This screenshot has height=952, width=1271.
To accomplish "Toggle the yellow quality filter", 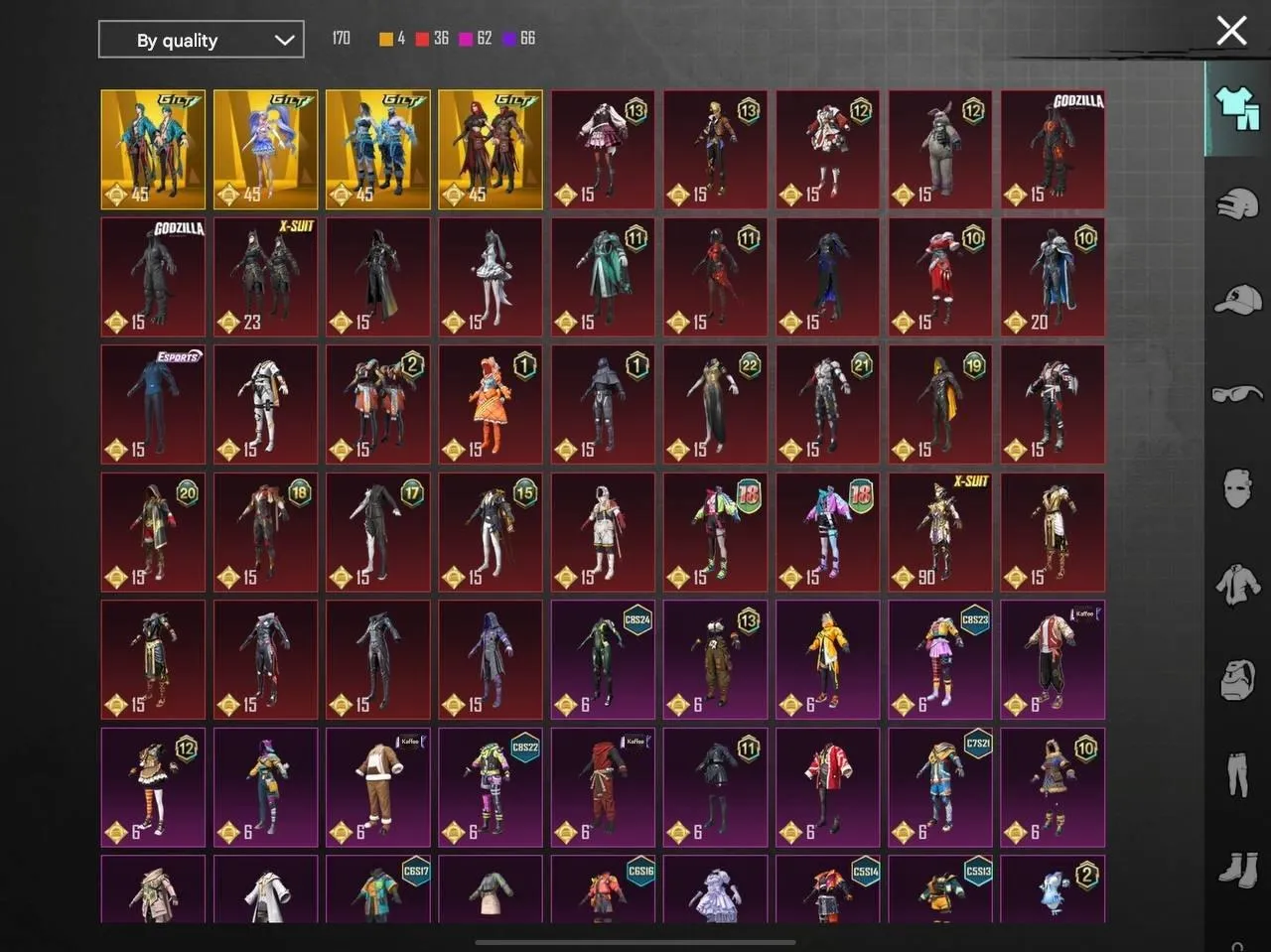I will (387, 39).
